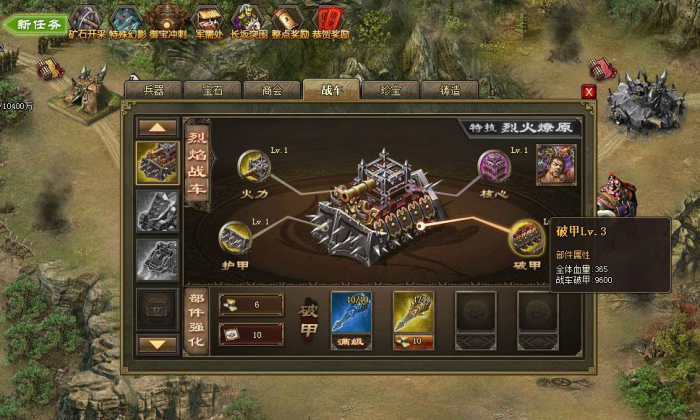Viewport: 700px width, 420px height.
Task: Switch to the 兵器 weapons tab
Action: click(x=154, y=90)
